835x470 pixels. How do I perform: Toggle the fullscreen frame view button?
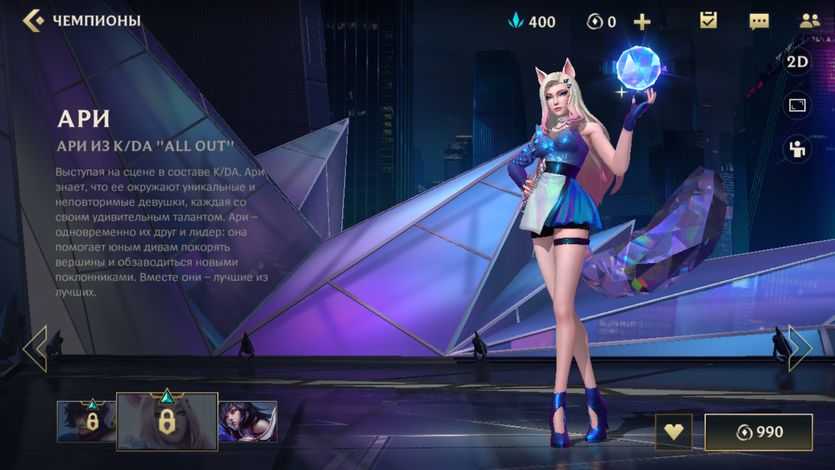[x=797, y=104]
